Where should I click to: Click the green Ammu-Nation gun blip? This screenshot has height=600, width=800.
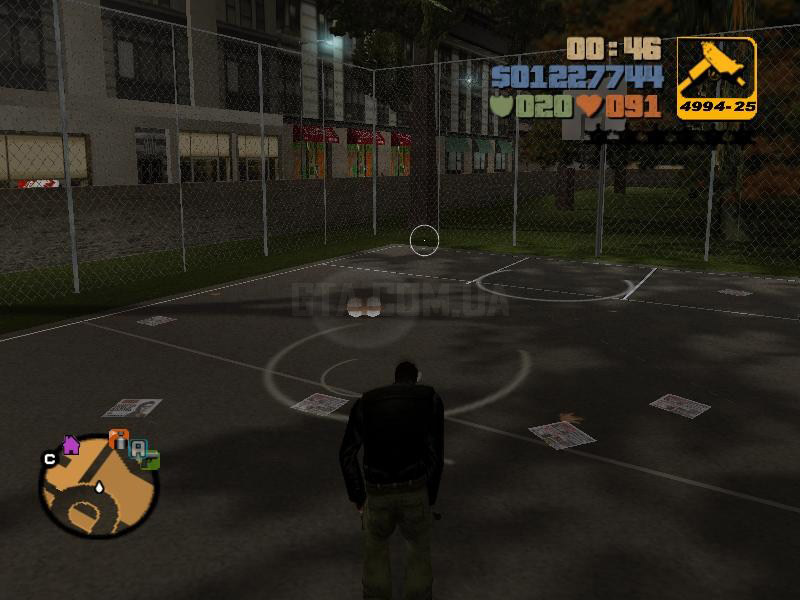pyautogui.click(x=151, y=461)
